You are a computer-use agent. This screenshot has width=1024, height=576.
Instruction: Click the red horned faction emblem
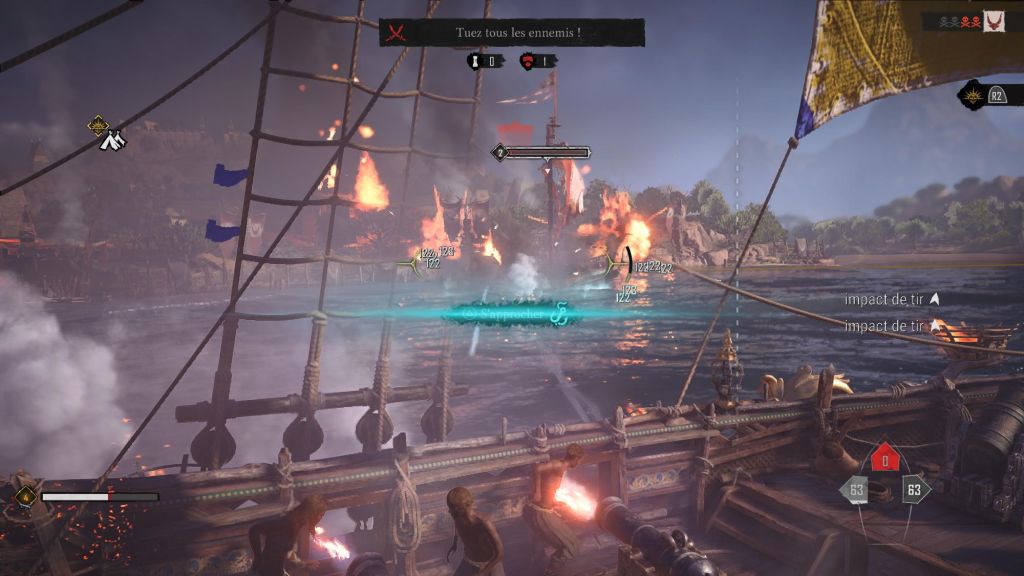coord(993,21)
